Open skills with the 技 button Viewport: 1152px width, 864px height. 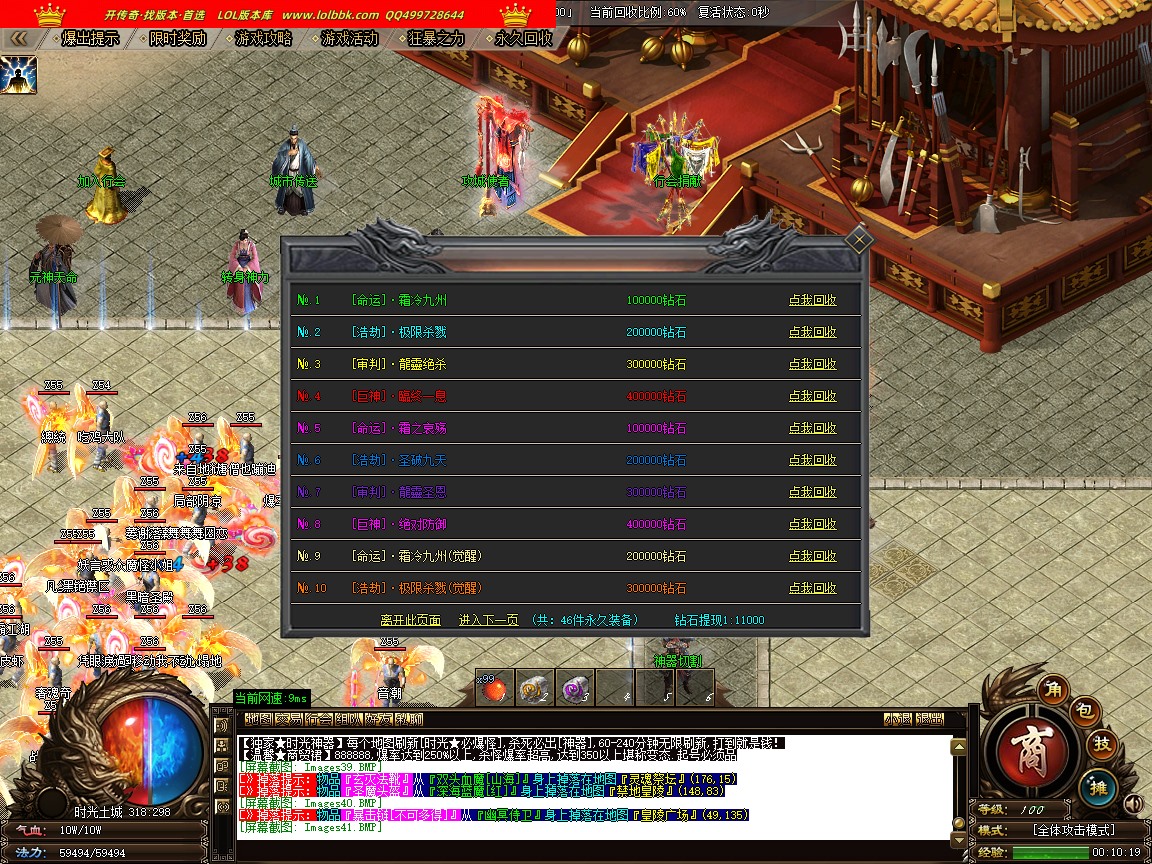coord(1102,745)
